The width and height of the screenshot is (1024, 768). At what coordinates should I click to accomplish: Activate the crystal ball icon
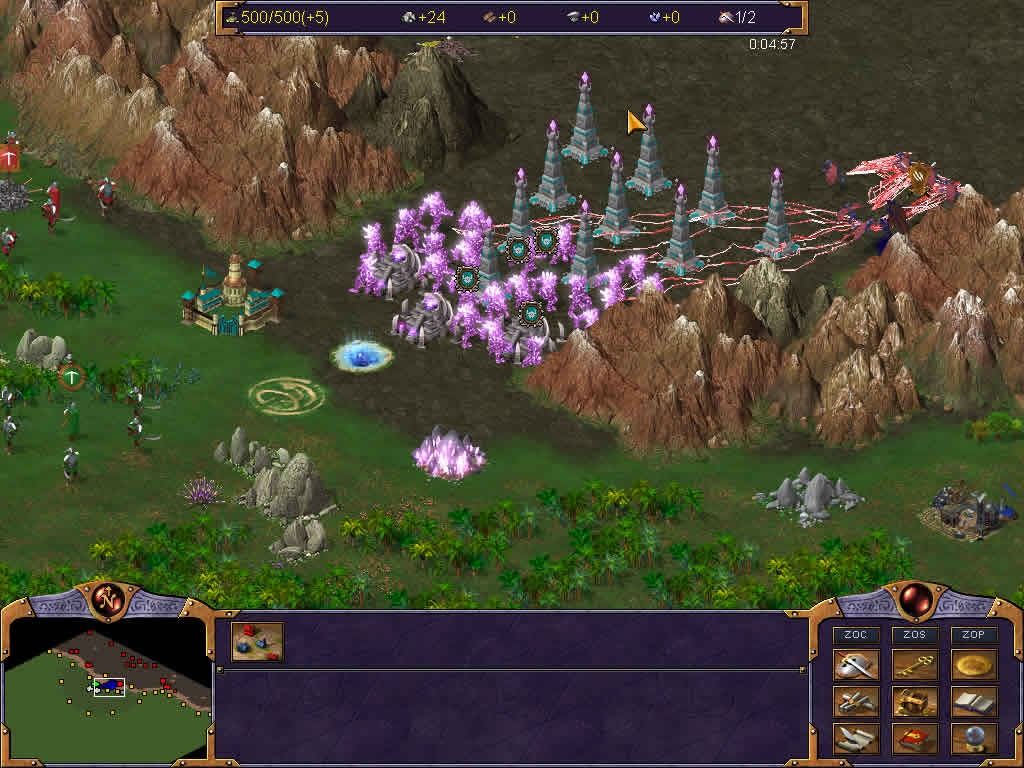[x=973, y=739]
